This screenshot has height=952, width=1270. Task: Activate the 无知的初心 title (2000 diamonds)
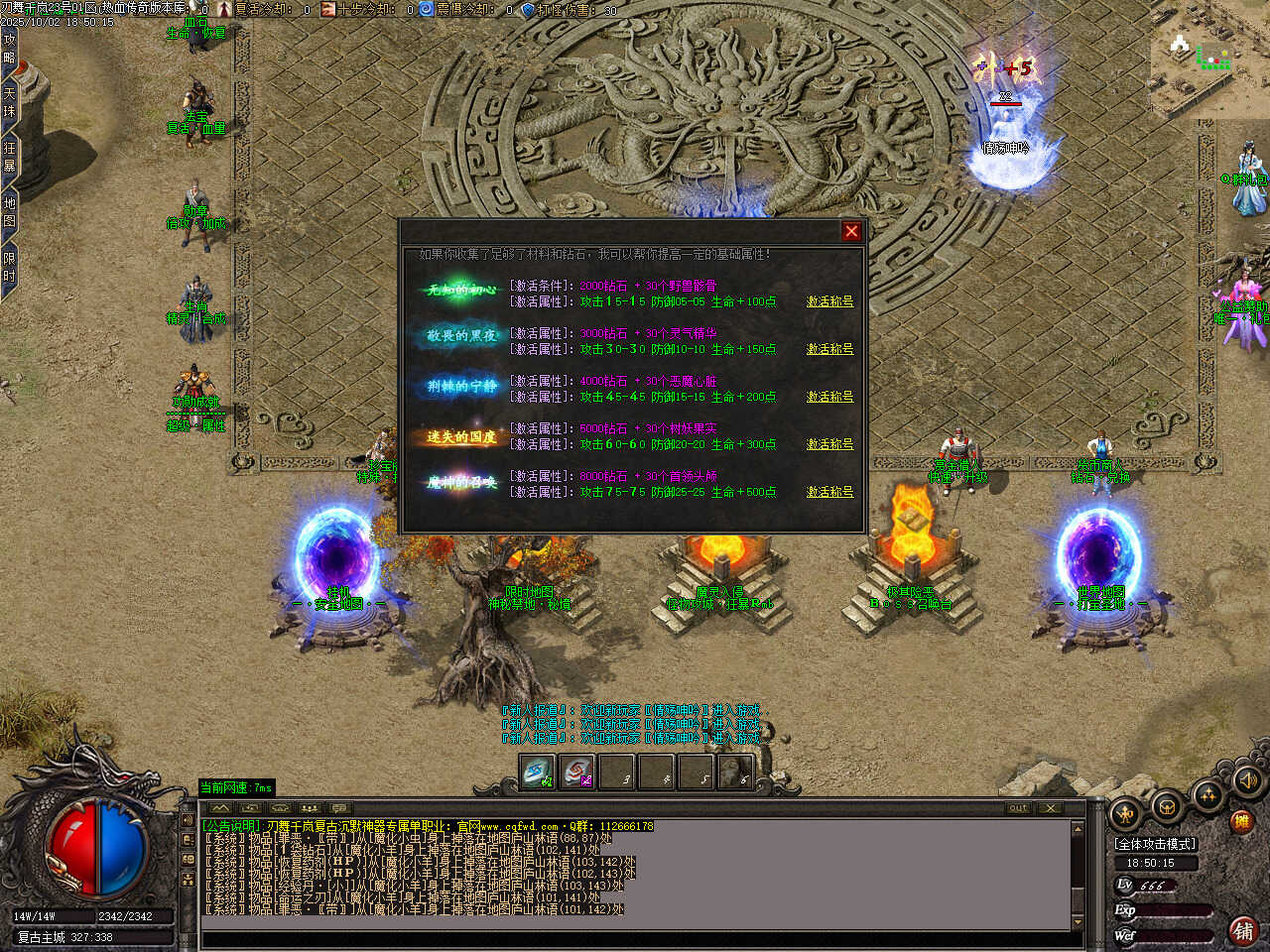(829, 301)
